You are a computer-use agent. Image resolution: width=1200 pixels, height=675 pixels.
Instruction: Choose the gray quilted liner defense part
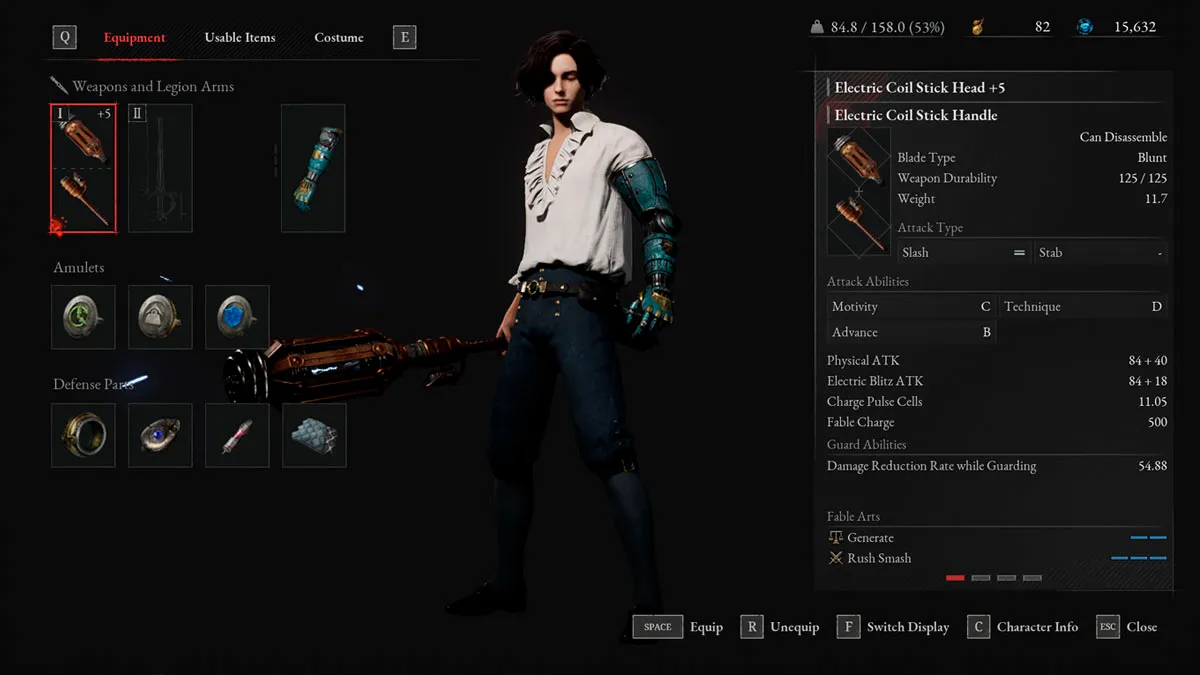(x=314, y=435)
